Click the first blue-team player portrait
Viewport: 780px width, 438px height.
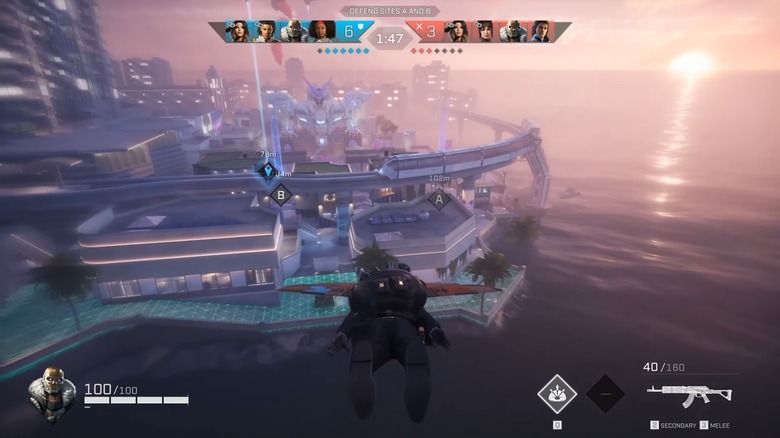237,31
